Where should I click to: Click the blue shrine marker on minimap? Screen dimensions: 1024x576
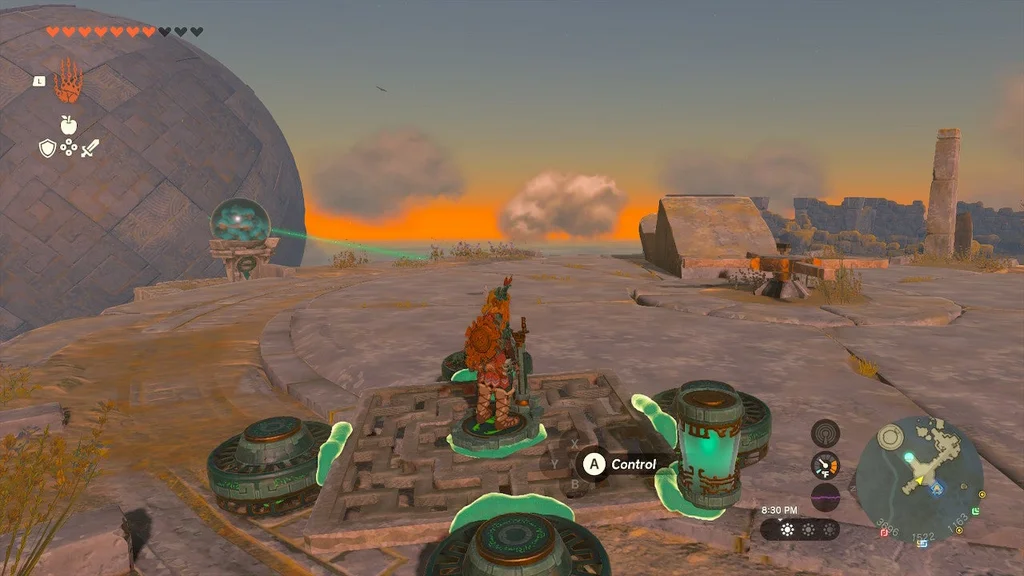(936, 490)
